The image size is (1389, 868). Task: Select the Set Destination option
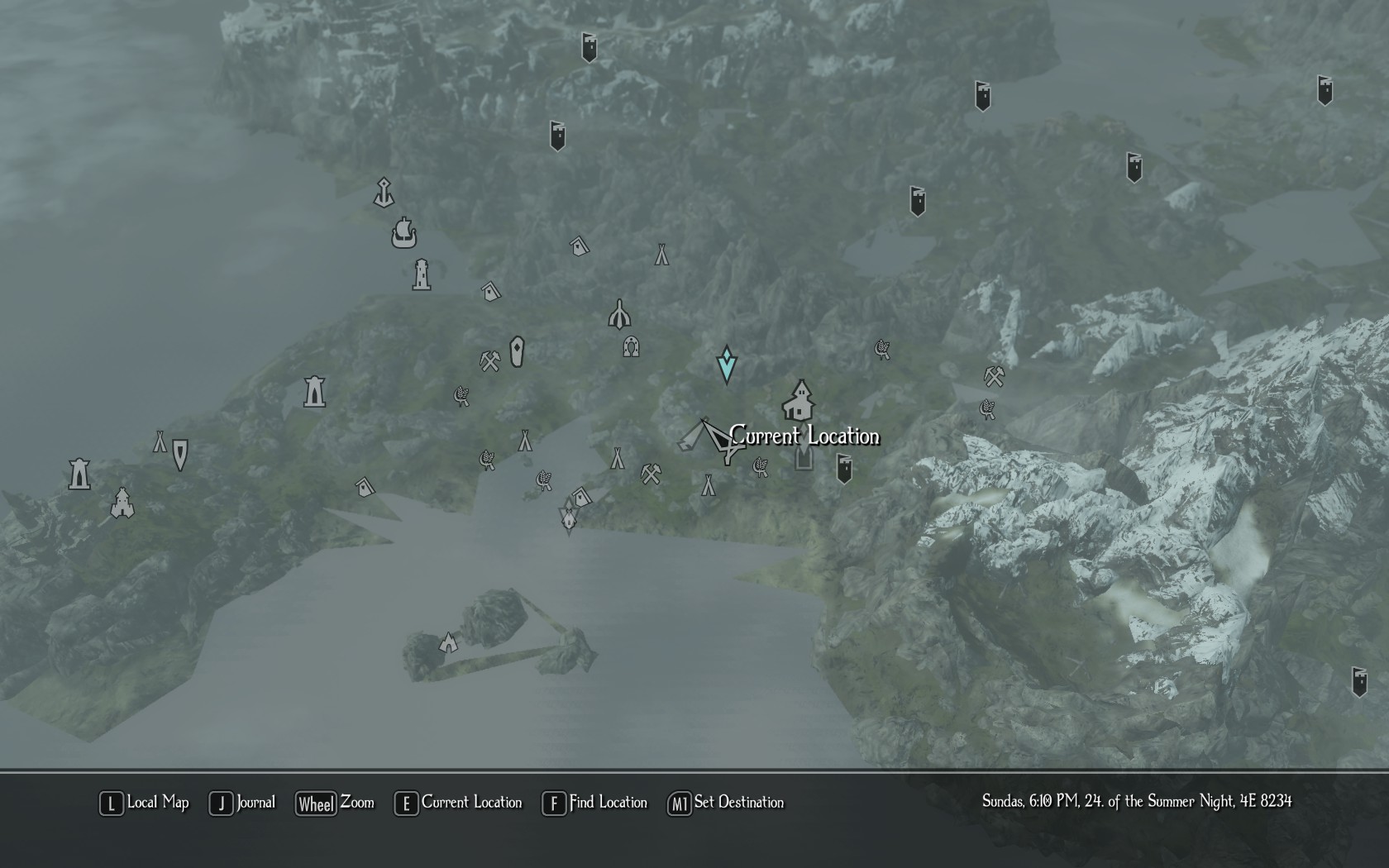pyautogui.click(x=726, y=803)
